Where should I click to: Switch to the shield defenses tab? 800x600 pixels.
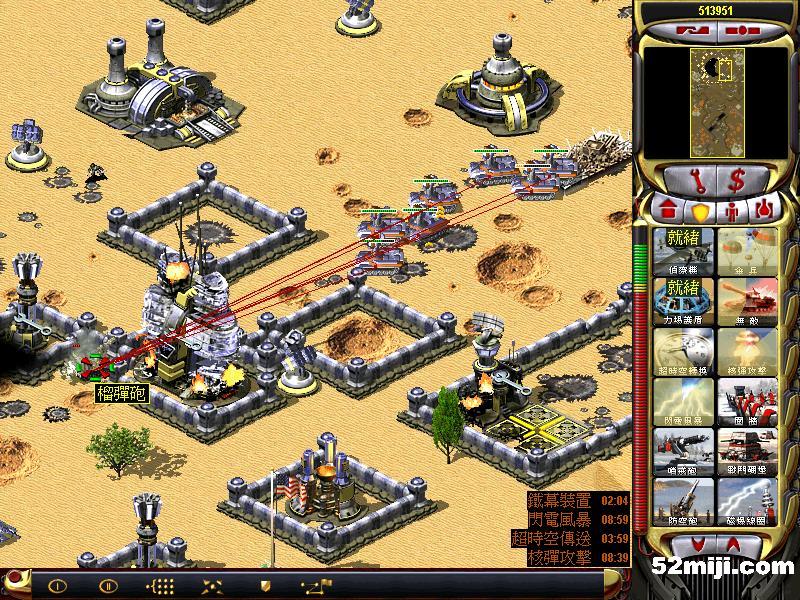point(699,211)
